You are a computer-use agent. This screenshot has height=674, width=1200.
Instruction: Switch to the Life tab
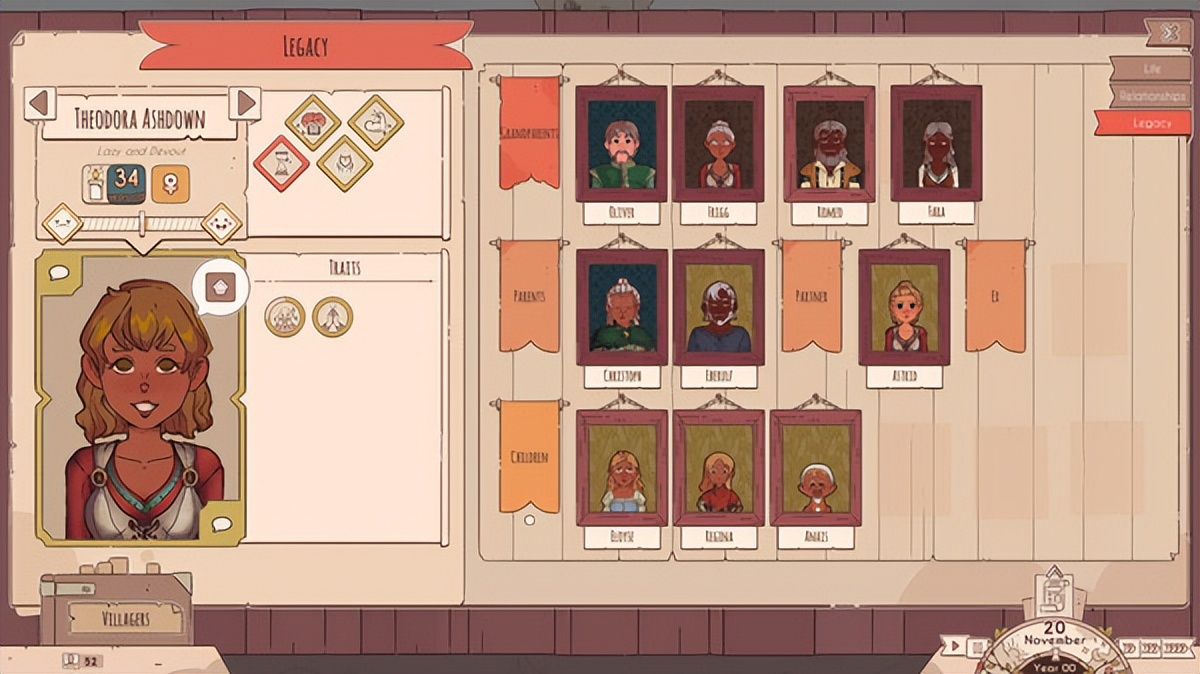click(x=1150, y=68)
